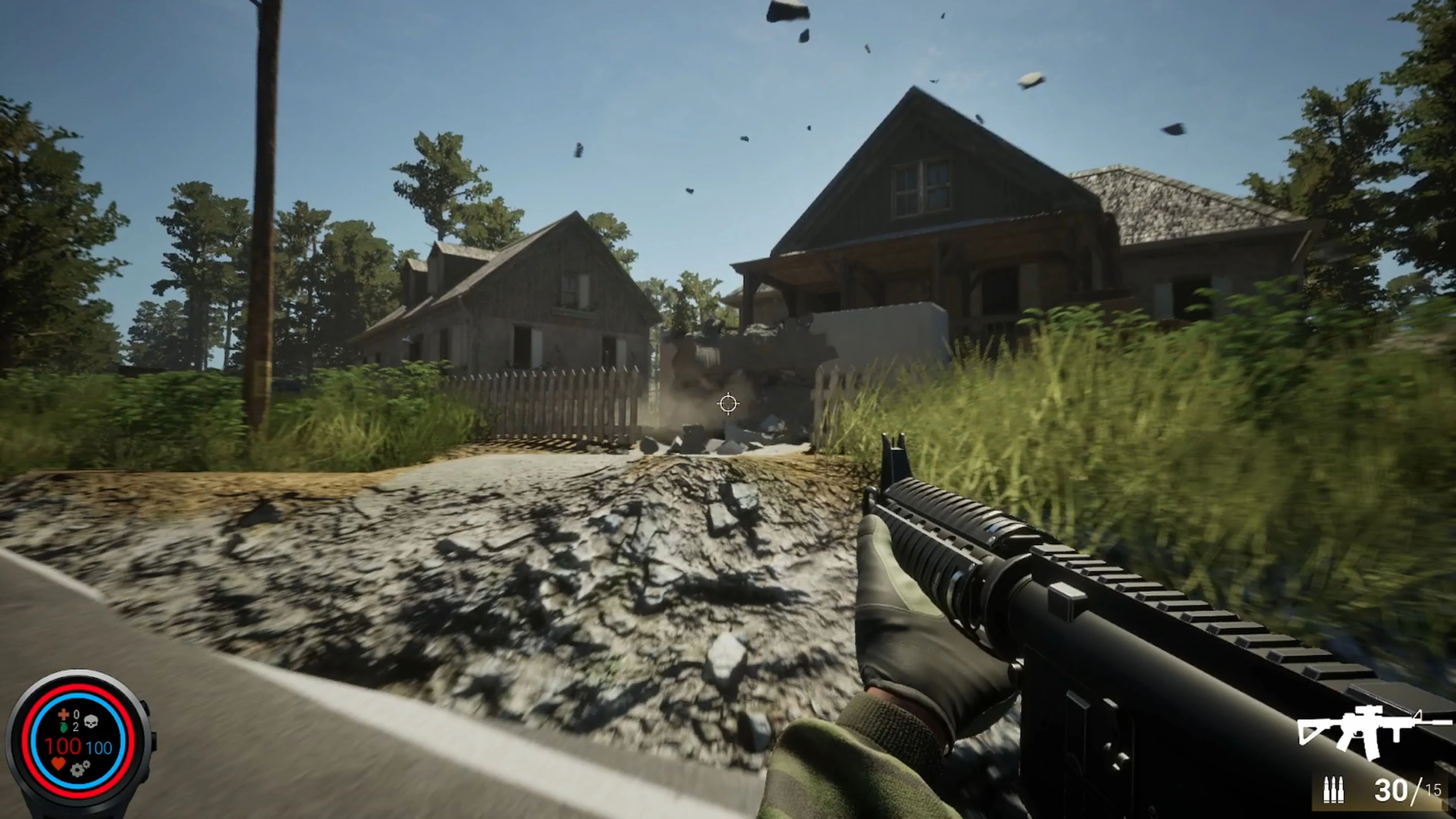1456x819 pixels.
Task: Click the grenade count 2 on the watch
Action: pos(75,728)
